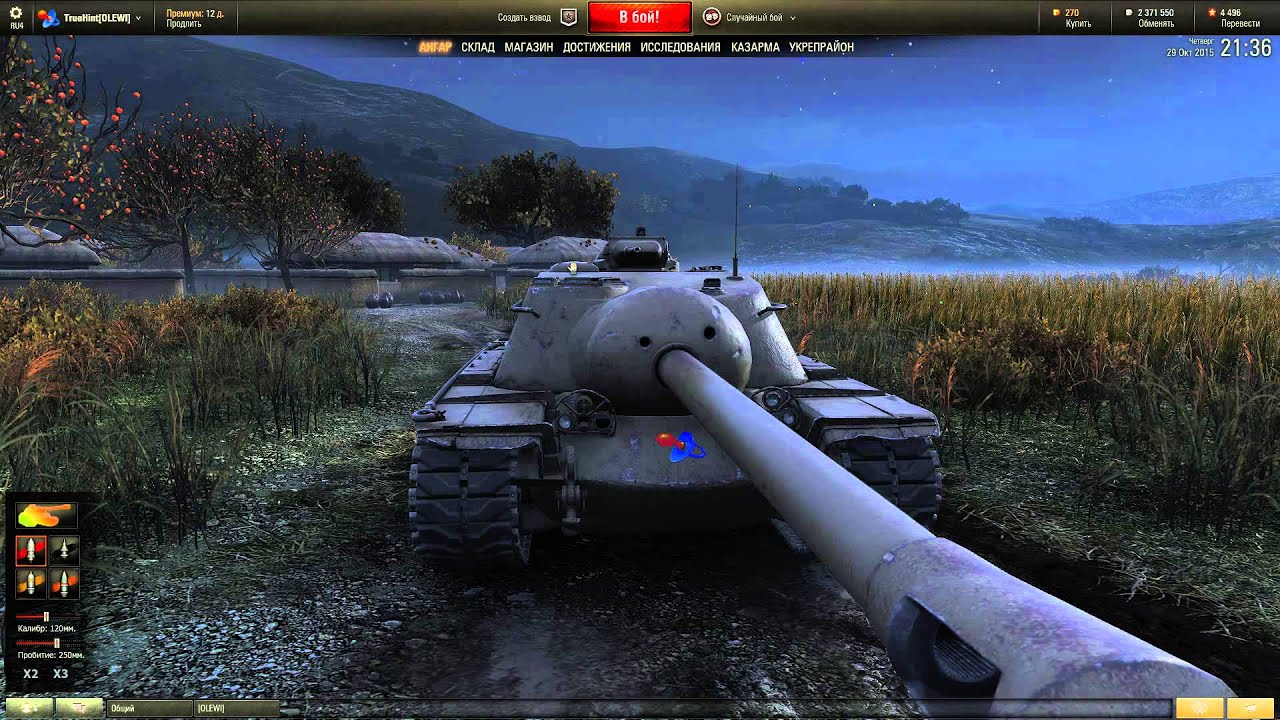This screenshot has width=1280, height=720.
Task: Pick the HE shell icon in the bottom row
Action: point(31,583)
